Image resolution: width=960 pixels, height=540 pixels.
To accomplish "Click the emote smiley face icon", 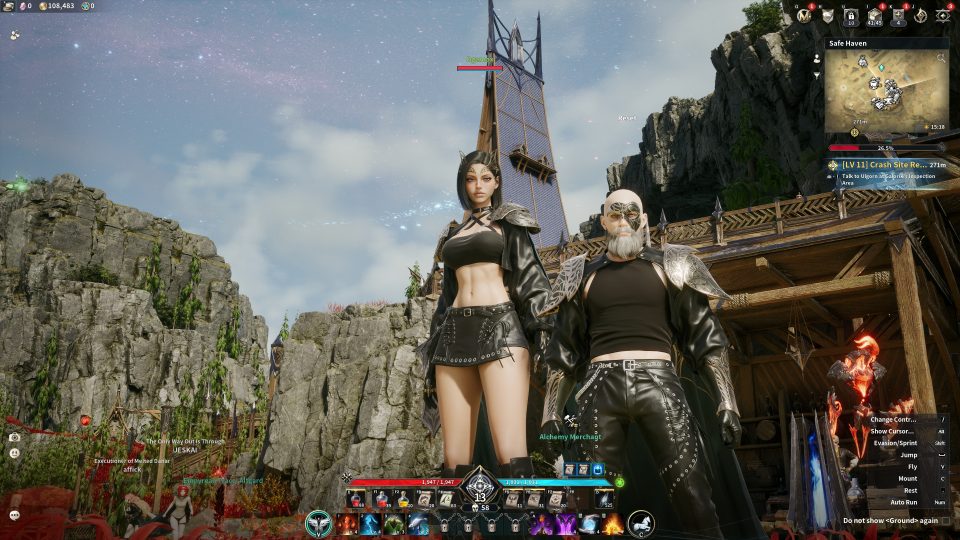I will pos(14,453).
